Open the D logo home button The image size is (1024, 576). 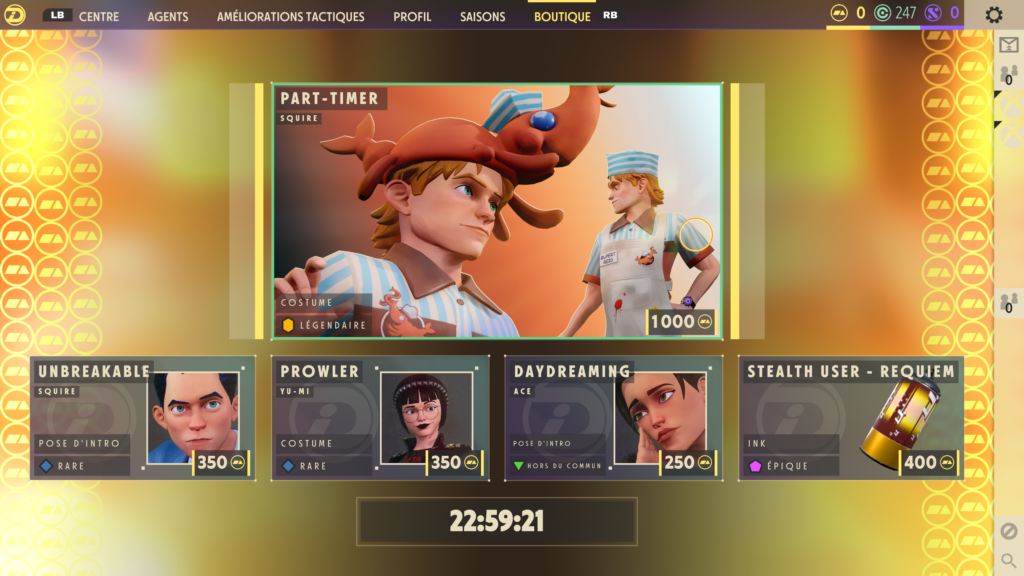(14, 15)
